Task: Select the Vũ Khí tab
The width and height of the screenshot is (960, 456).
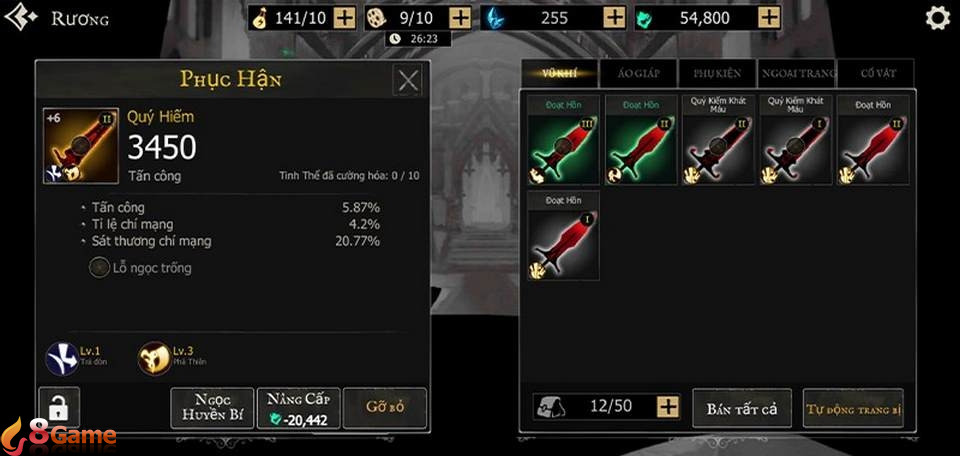Action: 560,72
